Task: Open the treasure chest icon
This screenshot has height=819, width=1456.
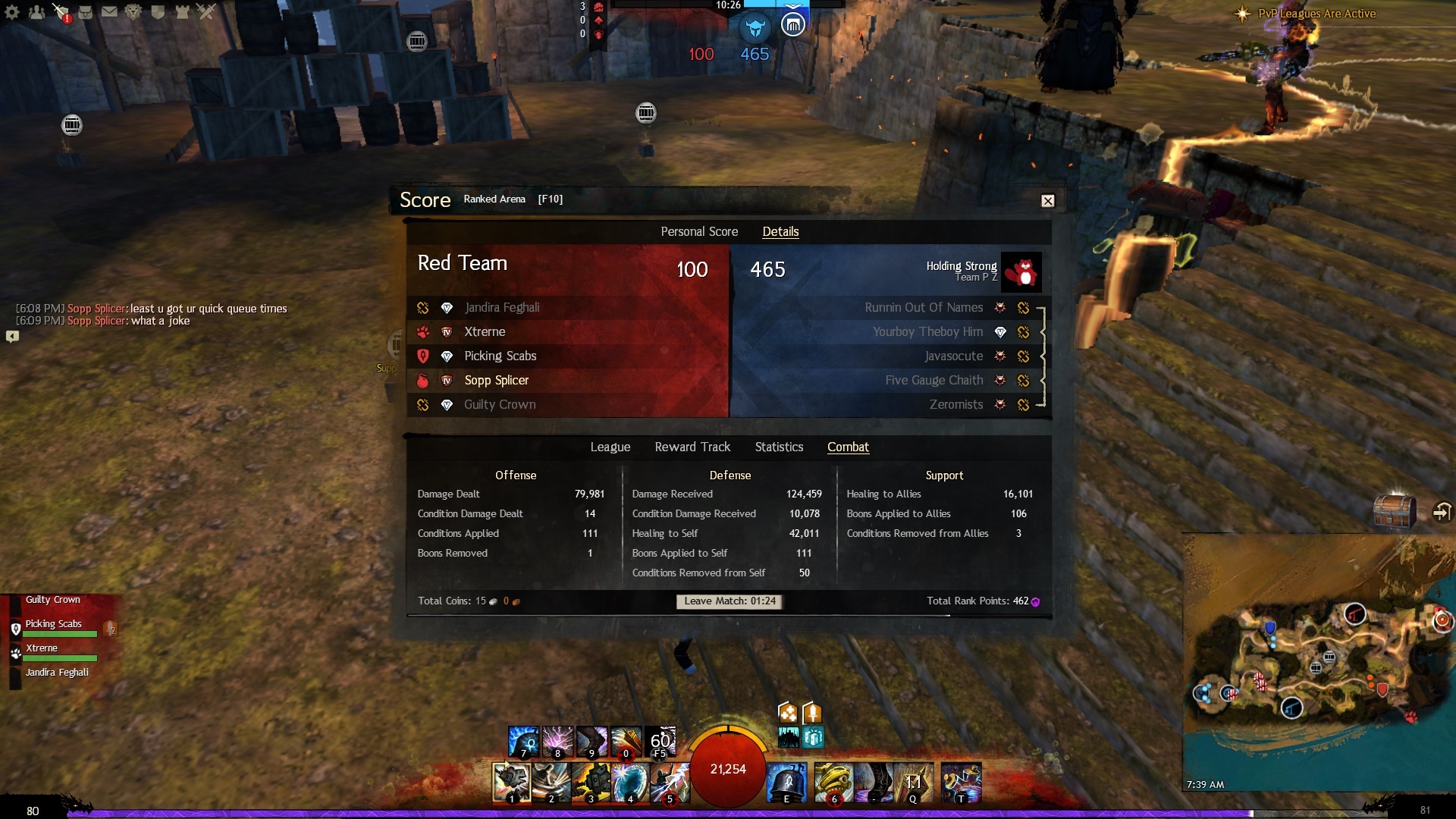Action: (1394, 510)
